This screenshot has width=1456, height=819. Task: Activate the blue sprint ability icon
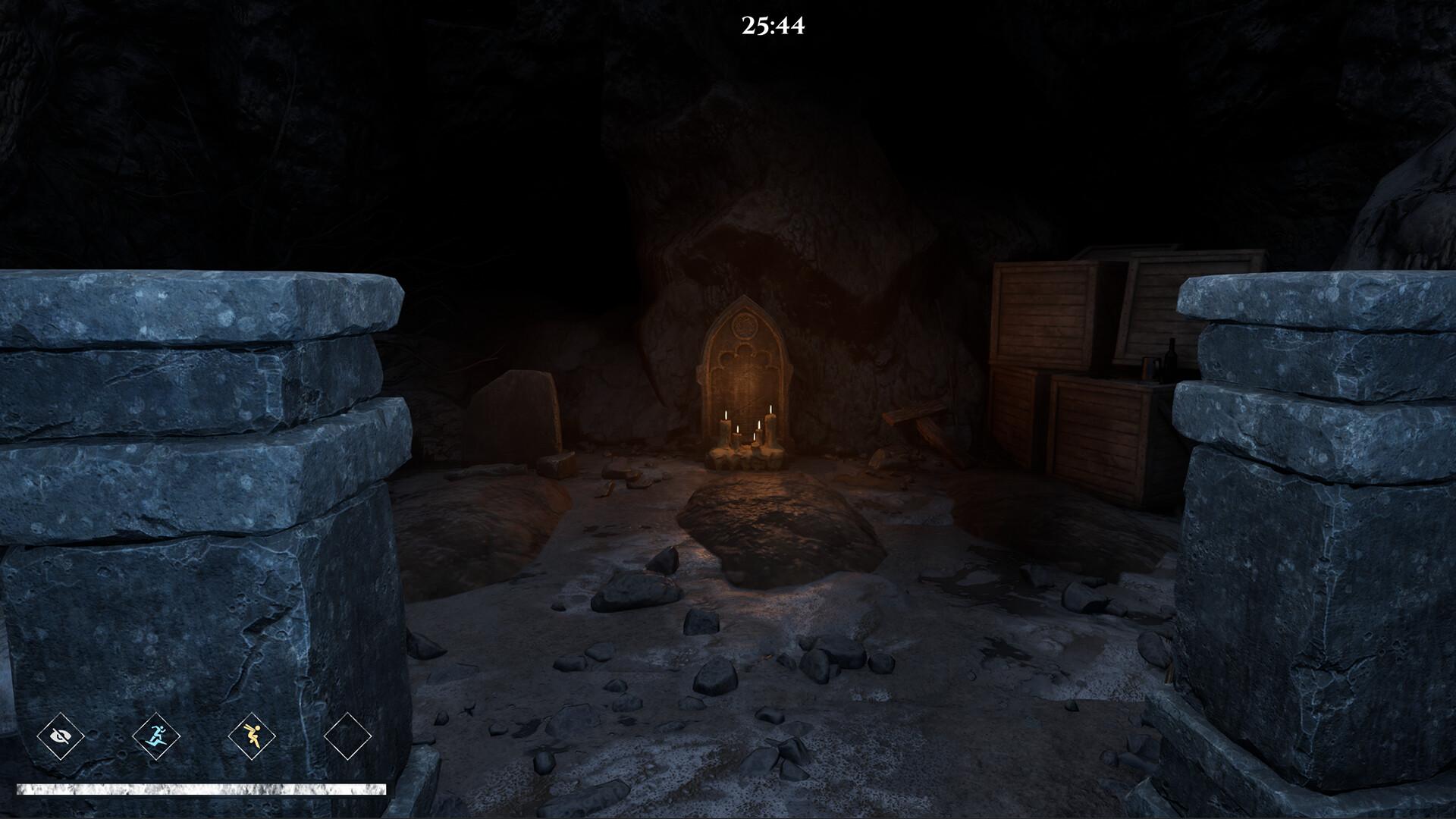tap(157, 735)
